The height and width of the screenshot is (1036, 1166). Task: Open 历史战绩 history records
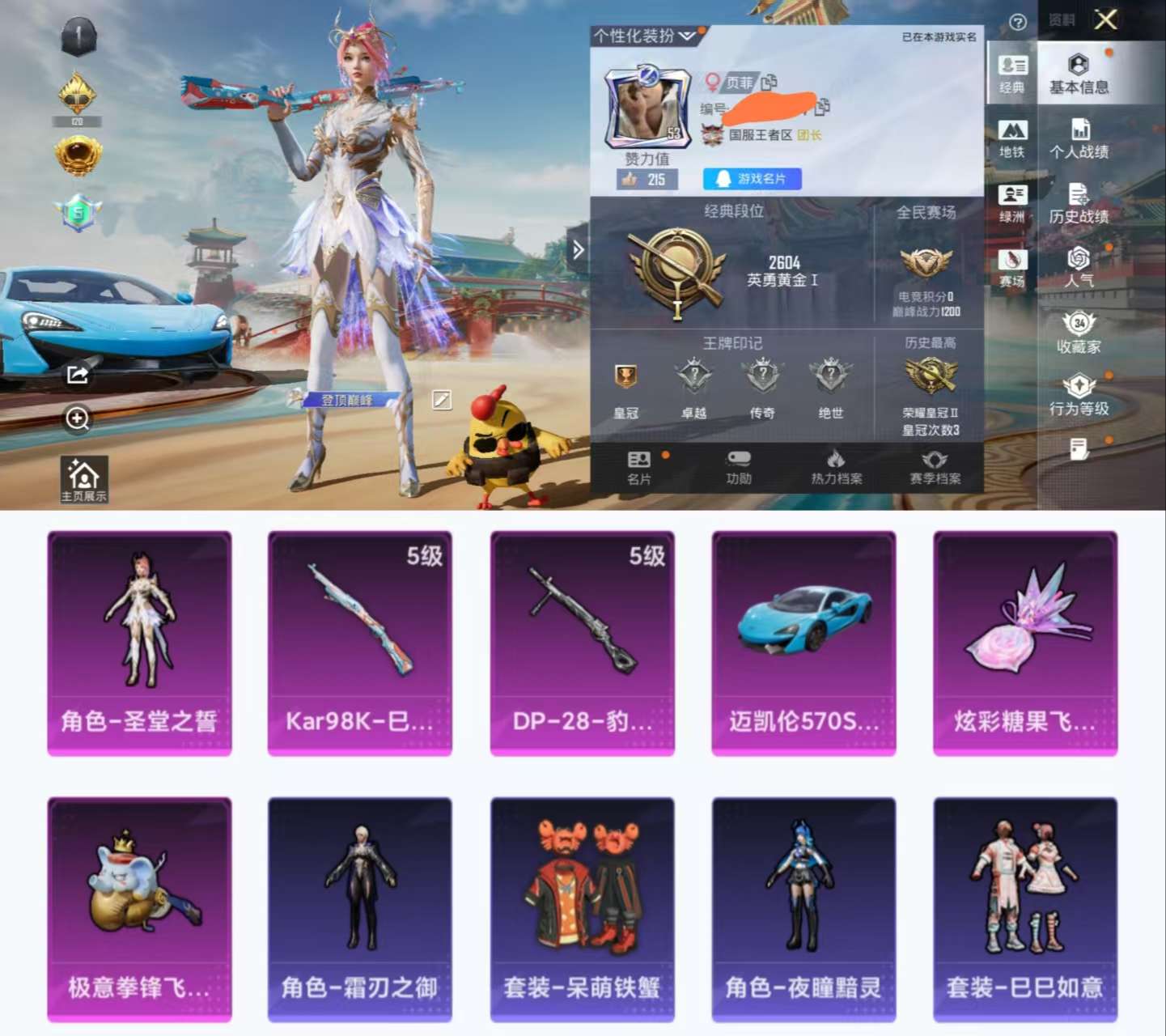pyautogui.click(x=1079, y=206)
